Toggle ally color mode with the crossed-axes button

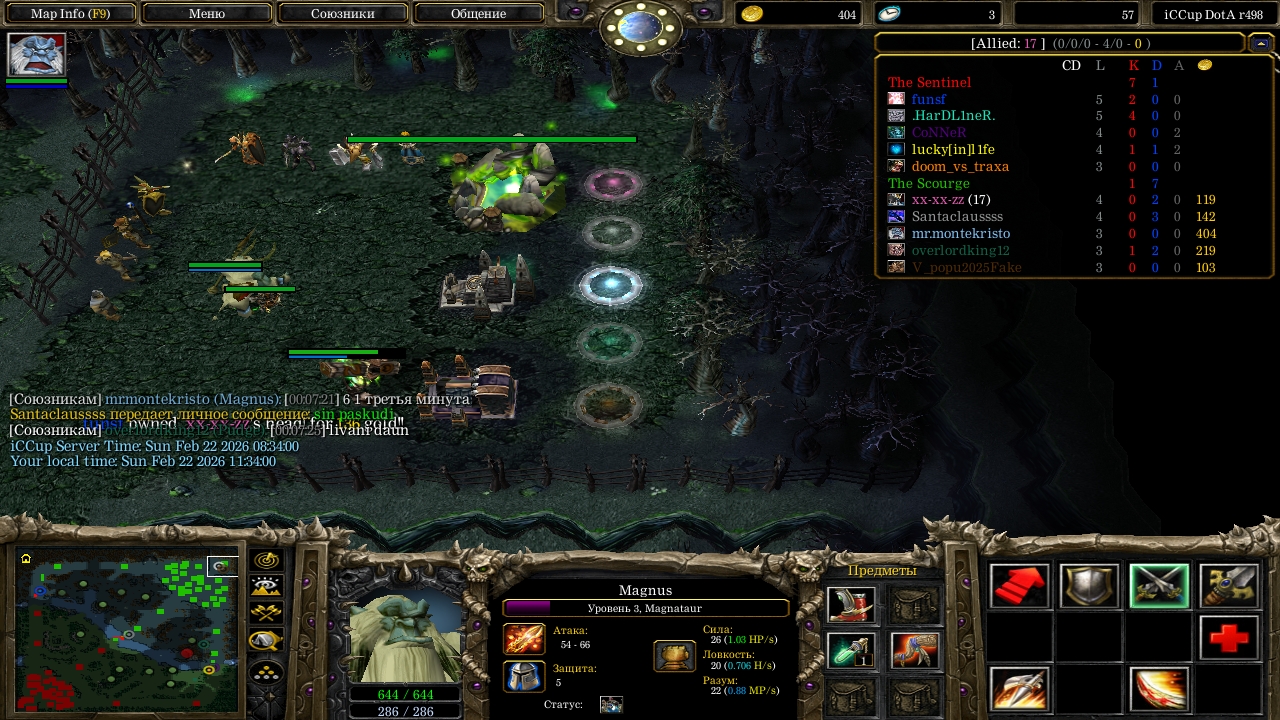point(267,613)
